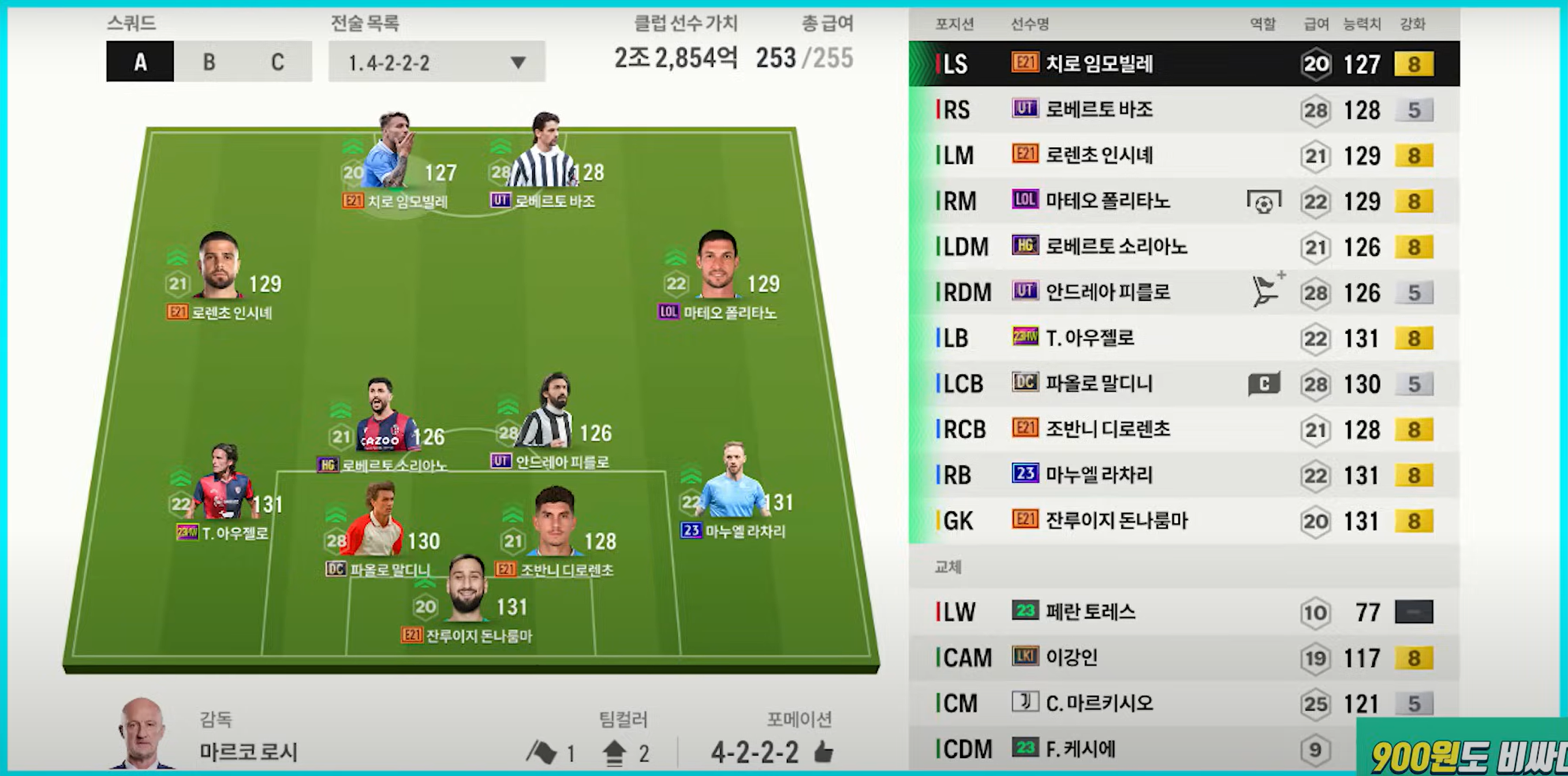This screenshot has height=776, width=1568.
Task: Click the RM 마테오 폴리타노 list row
Action: pos(1184,202)
